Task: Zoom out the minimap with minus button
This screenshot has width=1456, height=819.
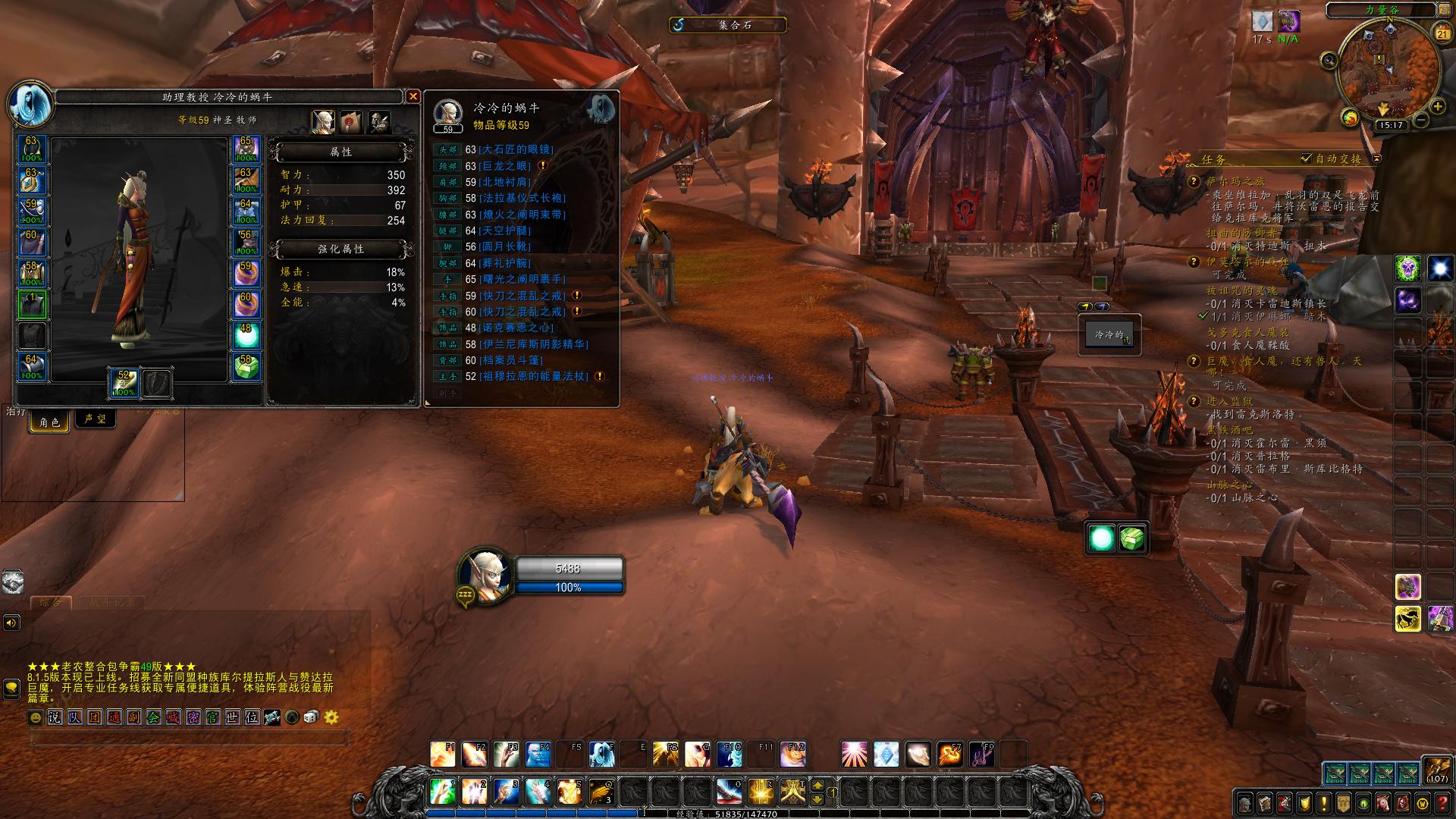Action: tap(1420, 120)
